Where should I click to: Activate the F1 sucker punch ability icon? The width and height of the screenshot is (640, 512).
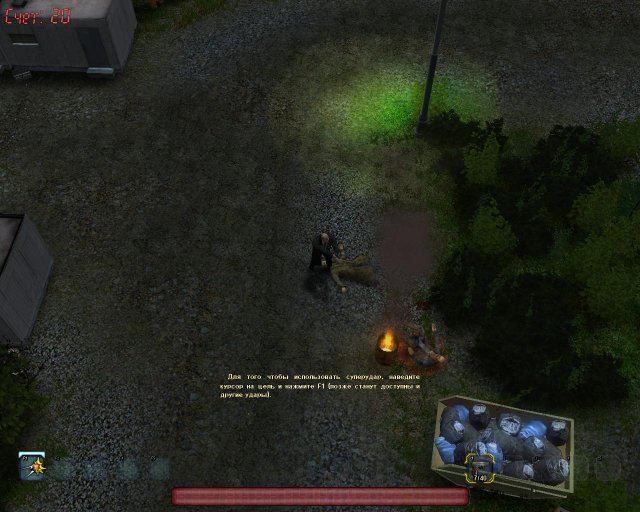tap(32, 466)
